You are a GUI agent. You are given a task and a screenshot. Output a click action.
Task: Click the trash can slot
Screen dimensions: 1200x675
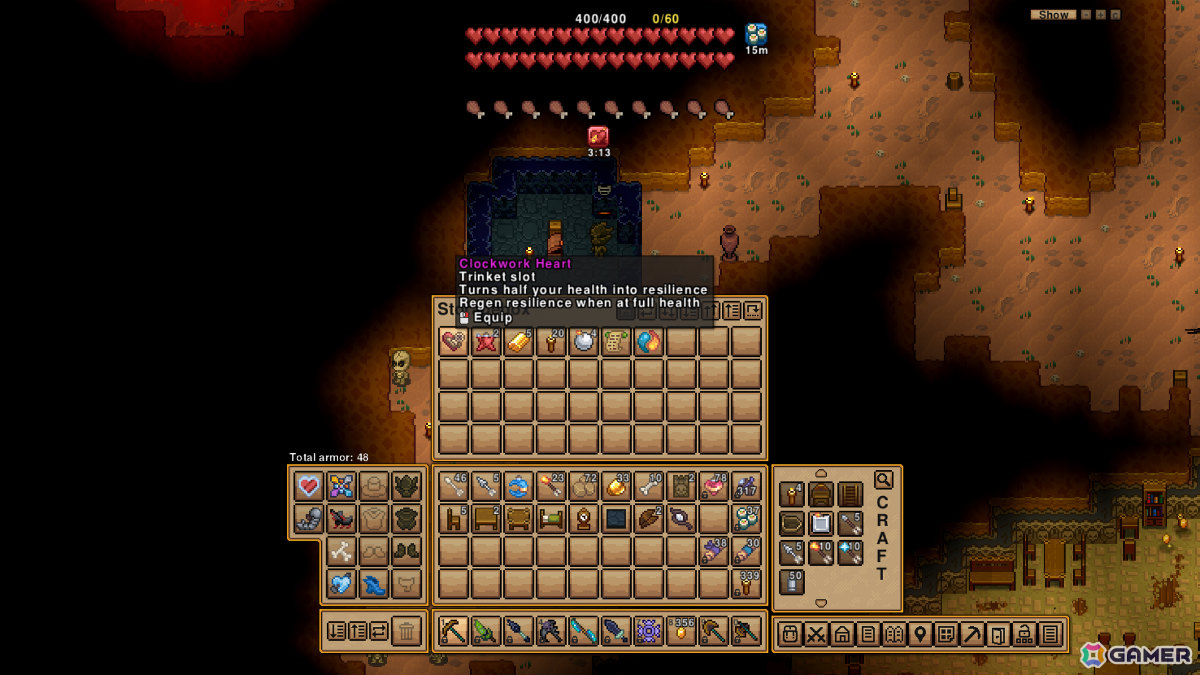pyautogui.click(x=406, y=631)
